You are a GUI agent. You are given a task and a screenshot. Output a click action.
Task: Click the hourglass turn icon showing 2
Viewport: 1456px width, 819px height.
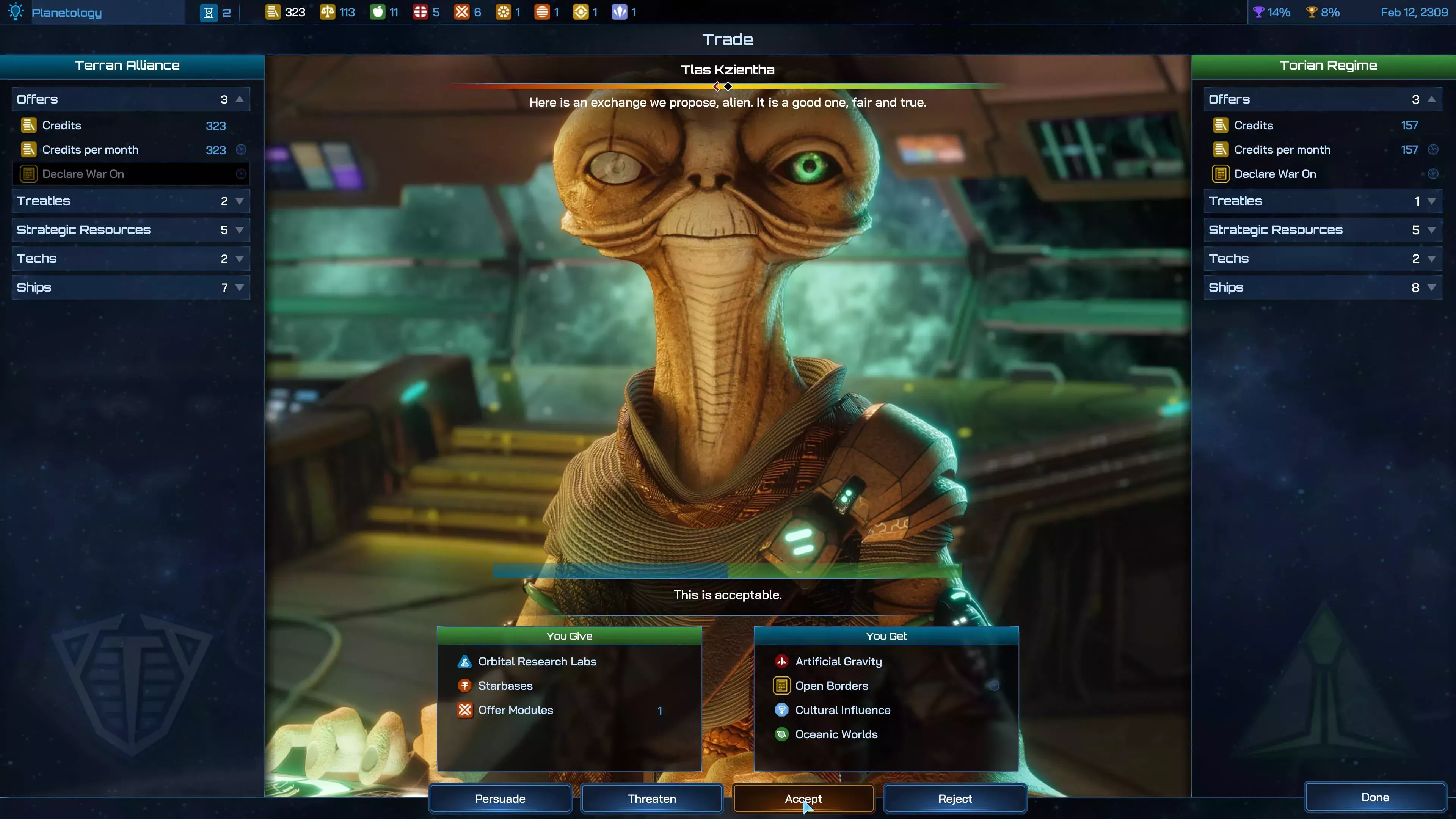(210, 11)
